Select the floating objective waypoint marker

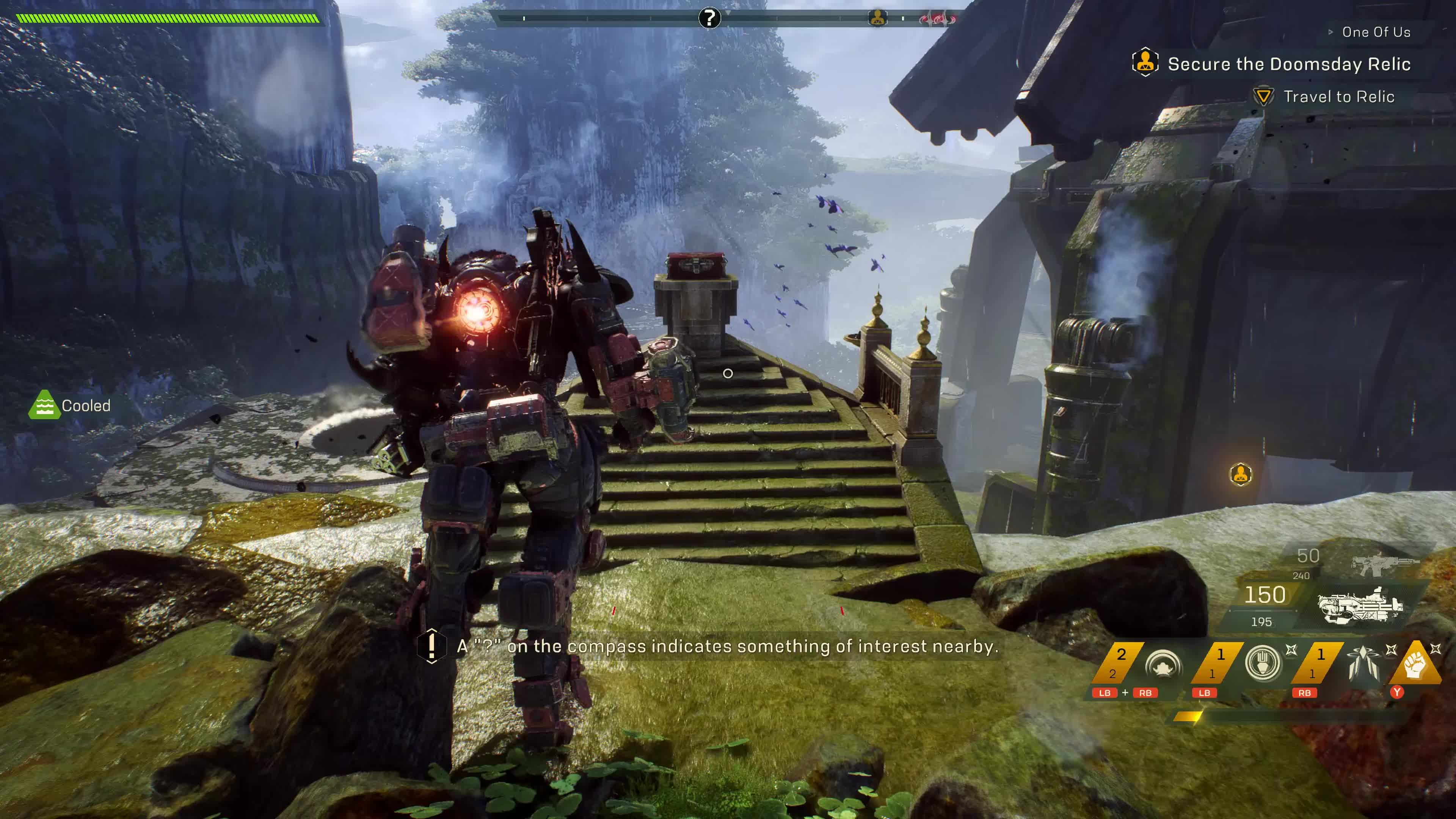pyautogui.click(x=1240, y=474)
